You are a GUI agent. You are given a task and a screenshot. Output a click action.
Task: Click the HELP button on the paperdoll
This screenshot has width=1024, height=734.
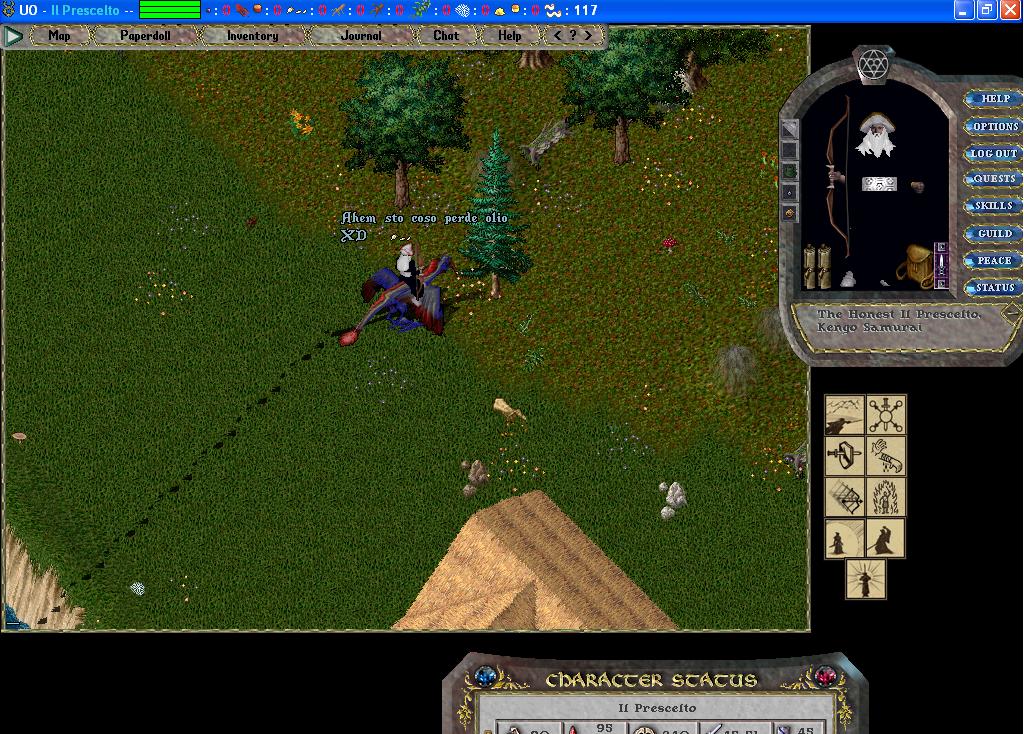pyautogui.click(x=994, y=99)
